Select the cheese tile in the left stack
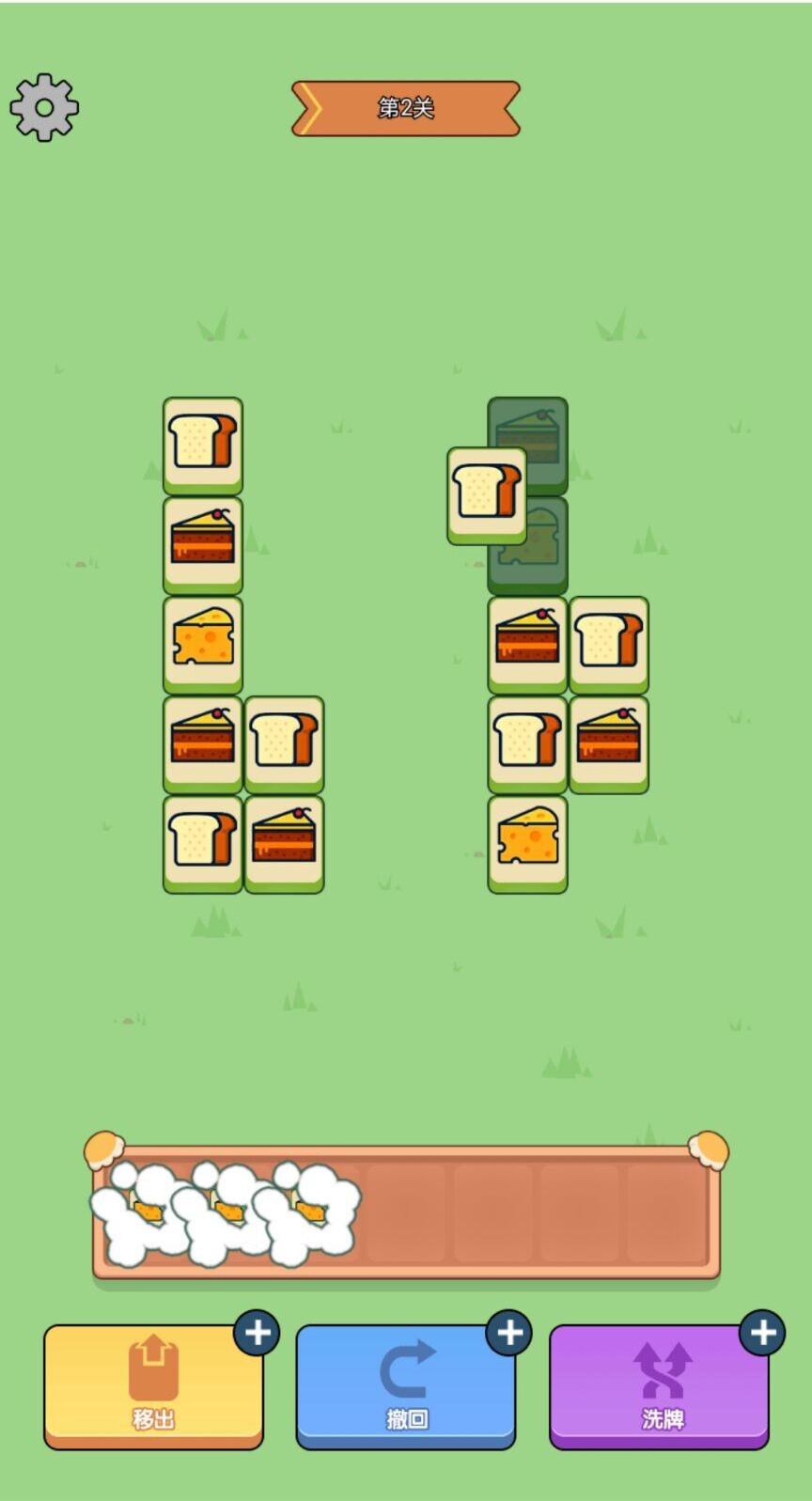 point(203,641)
